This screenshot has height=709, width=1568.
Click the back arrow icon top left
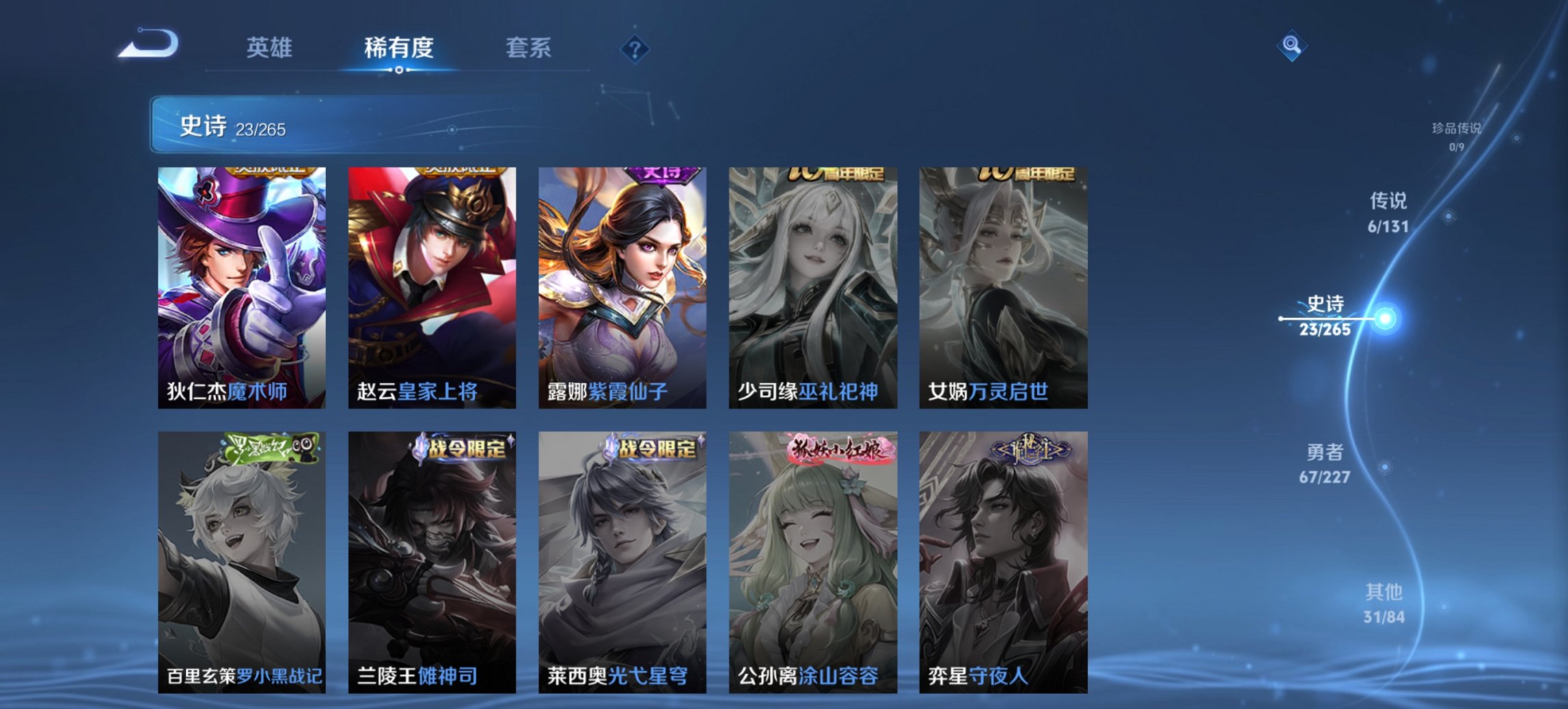tap(149, 42)
